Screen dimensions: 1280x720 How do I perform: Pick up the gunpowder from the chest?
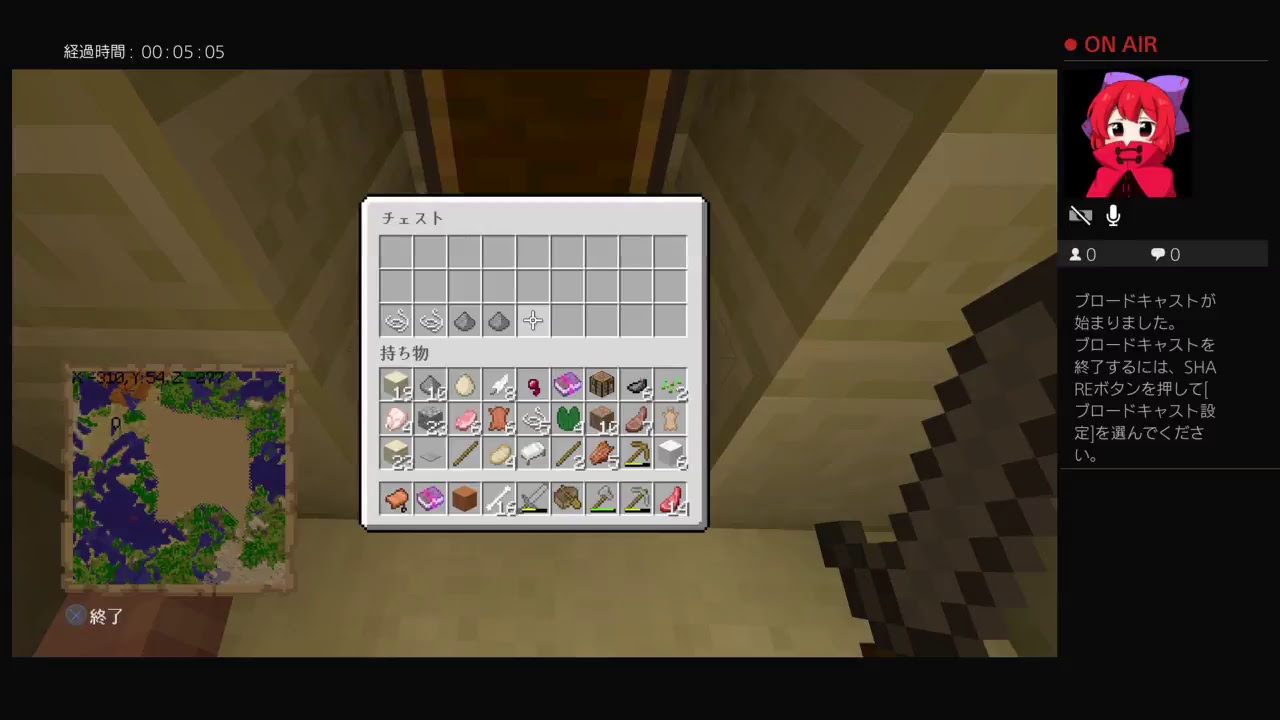[465, 320]
